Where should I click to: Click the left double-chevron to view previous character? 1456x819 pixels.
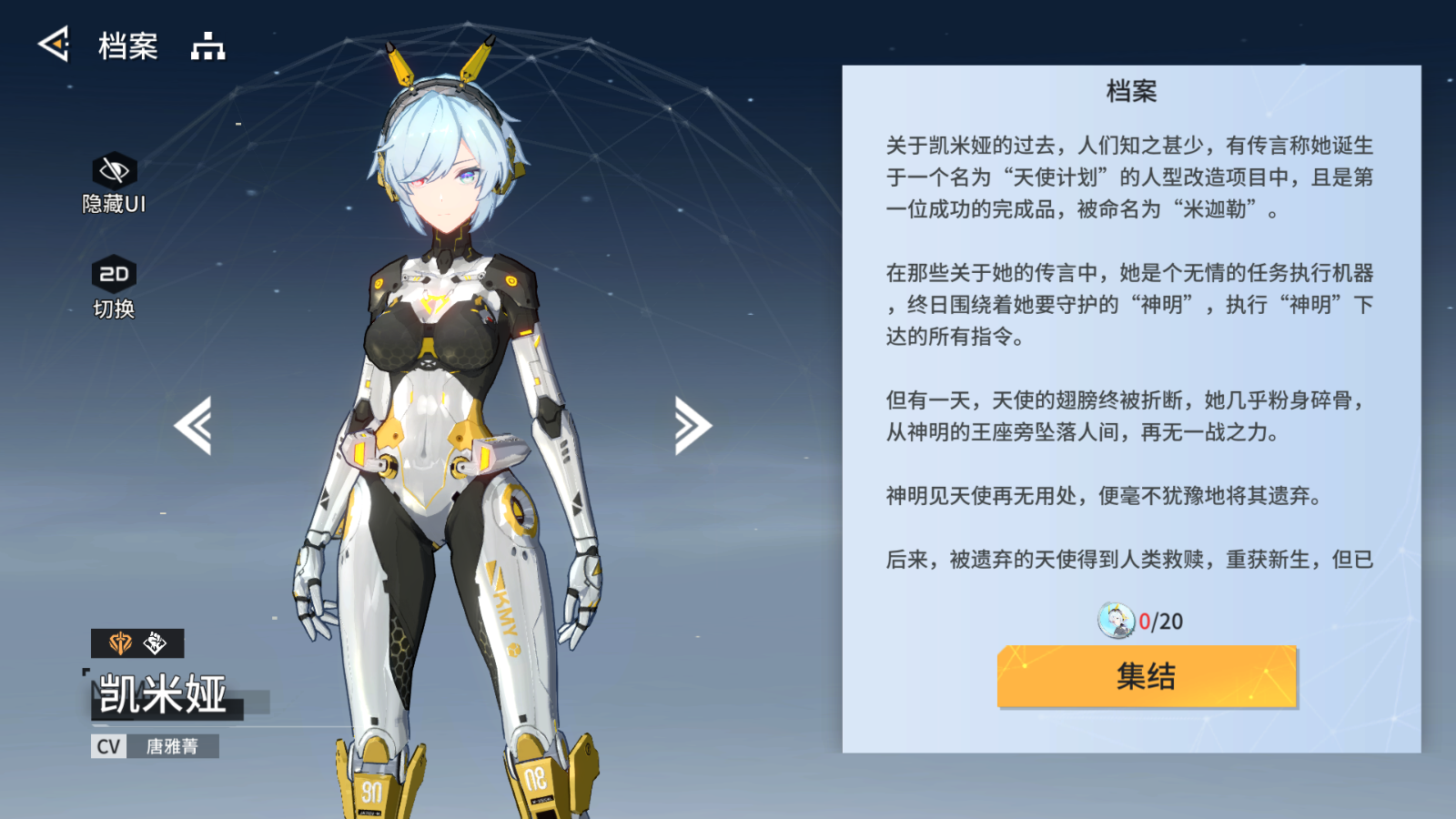[196, 425]
